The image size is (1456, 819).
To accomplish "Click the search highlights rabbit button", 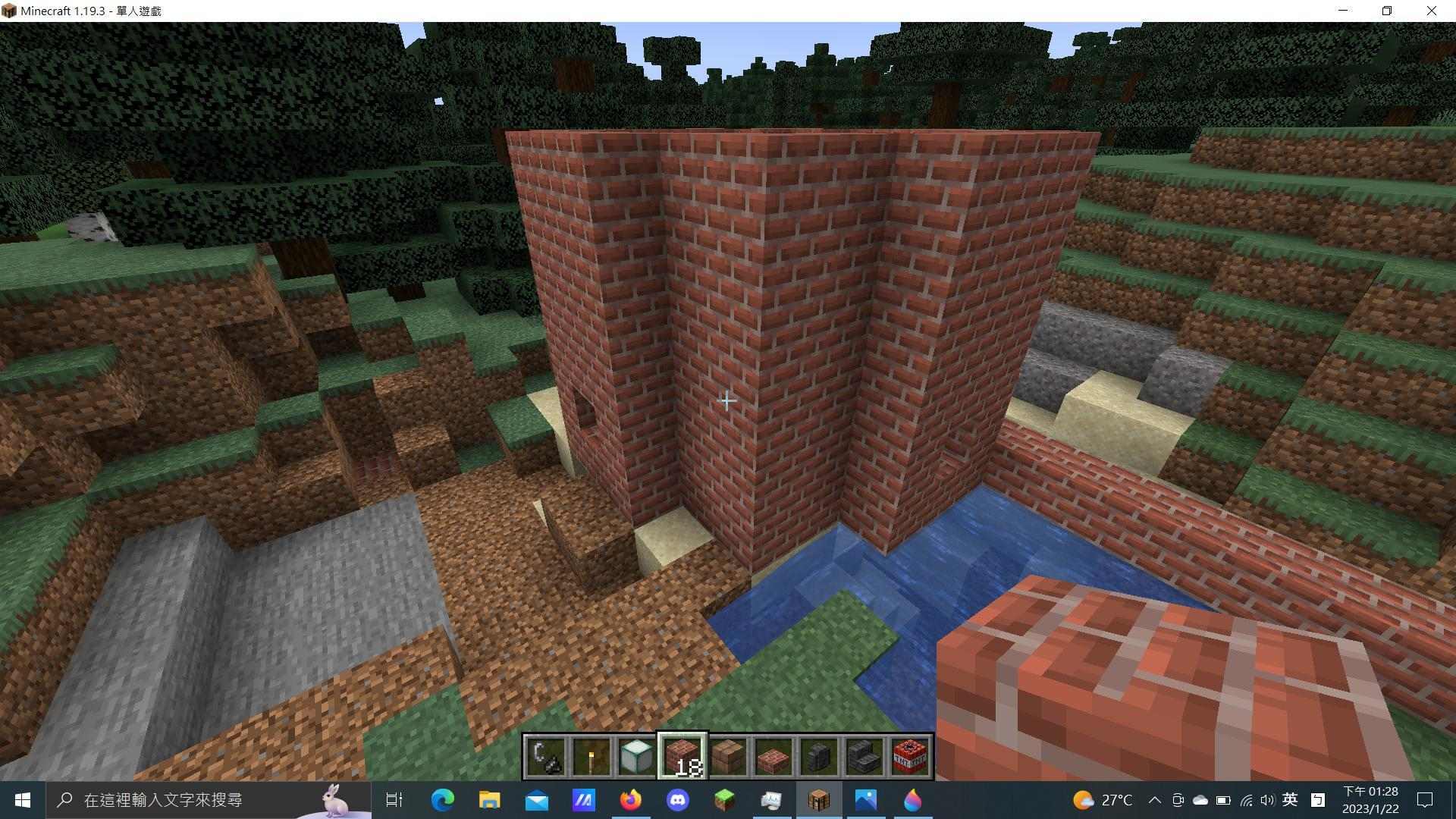I will click(334, 799).
